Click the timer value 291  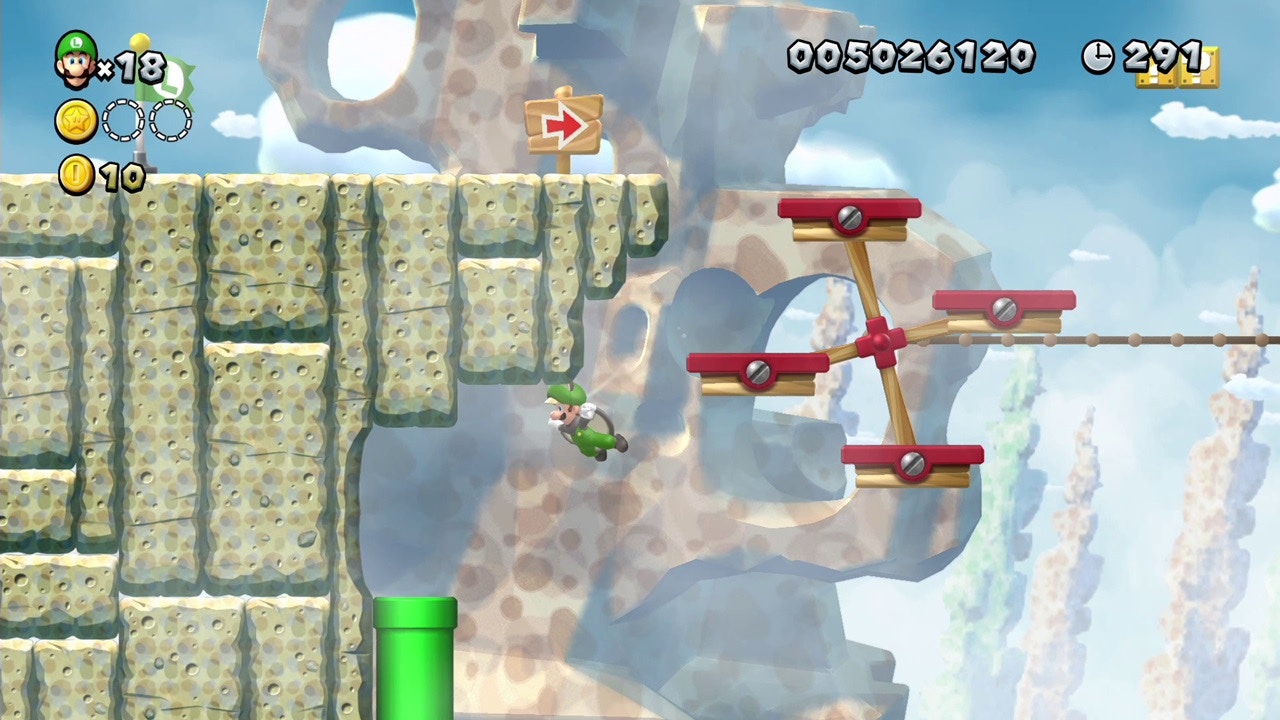(1160, 55)
